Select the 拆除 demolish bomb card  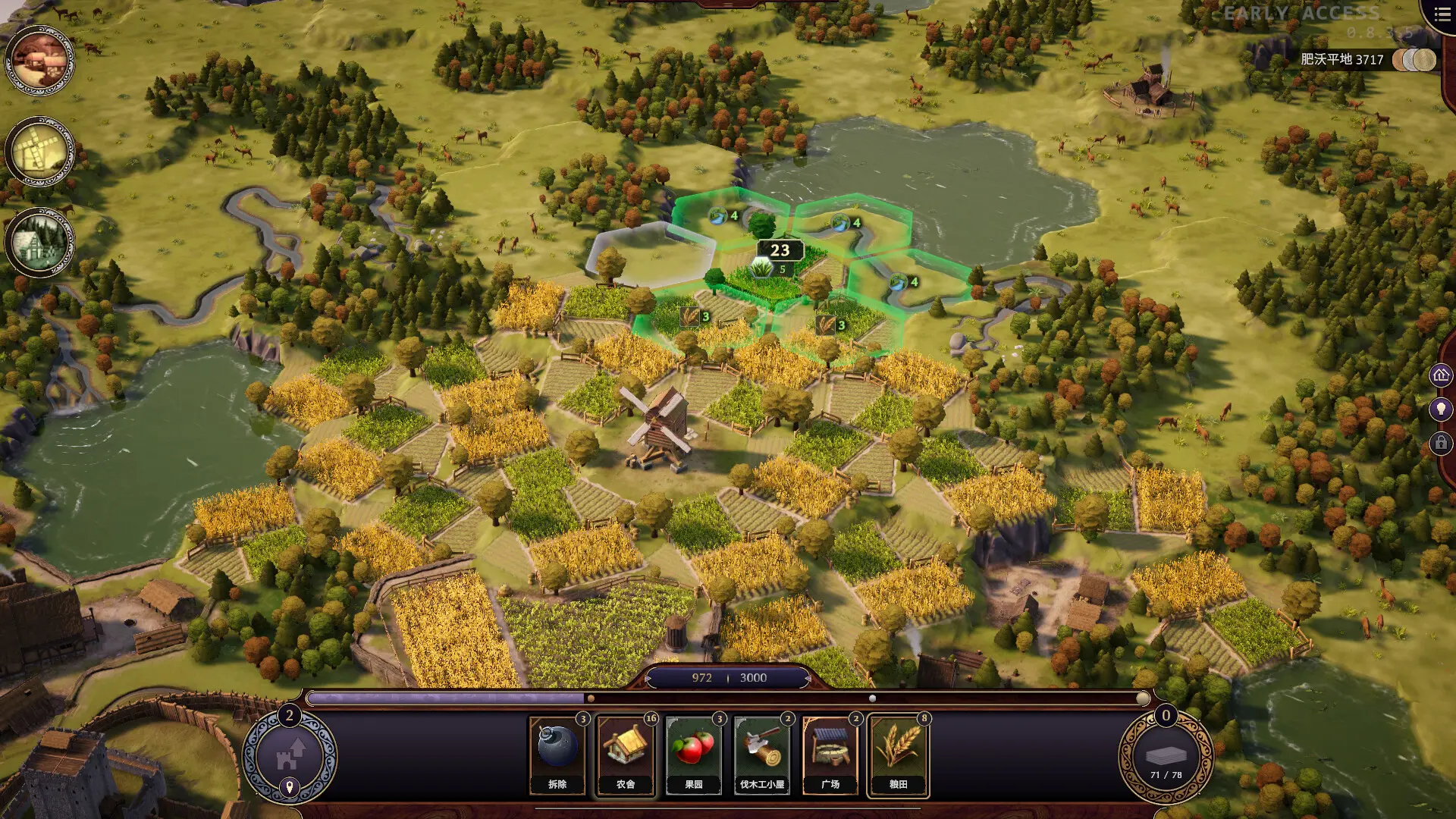pyautogui.click(x=557, y=756)
